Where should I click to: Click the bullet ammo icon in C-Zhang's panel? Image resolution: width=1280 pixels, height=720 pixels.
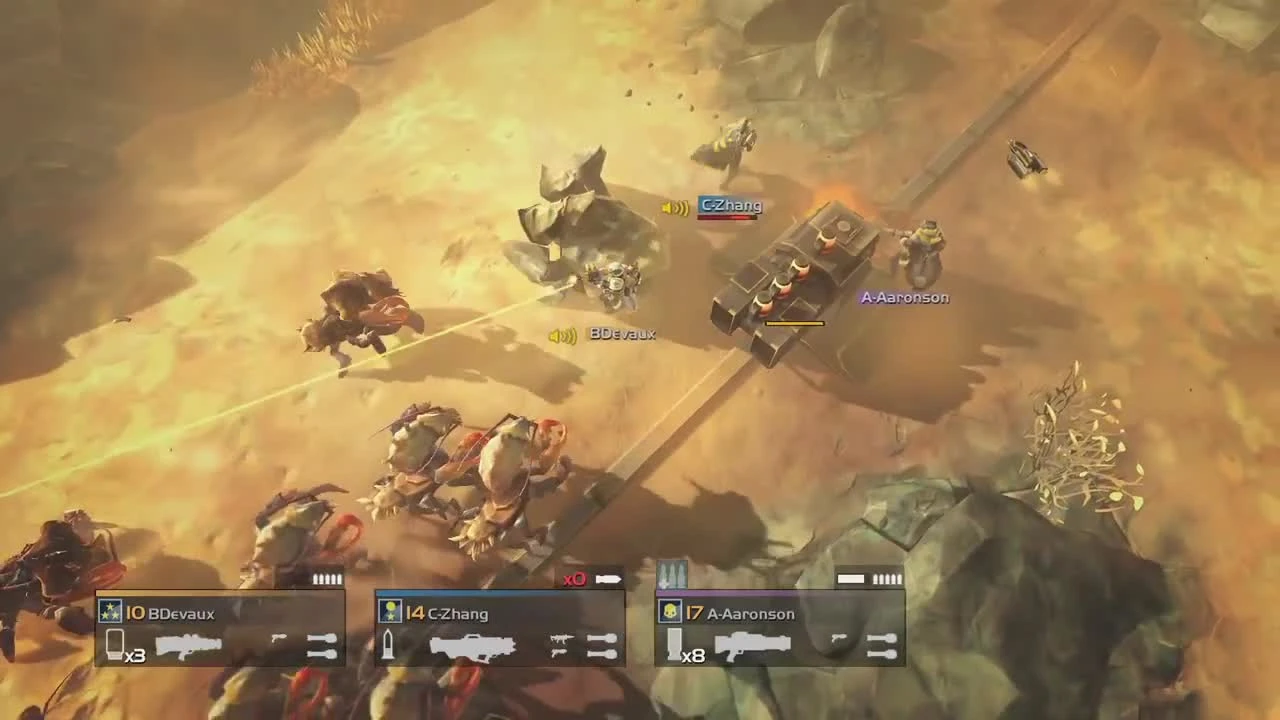pyautogui.click(x=388, y=646)
